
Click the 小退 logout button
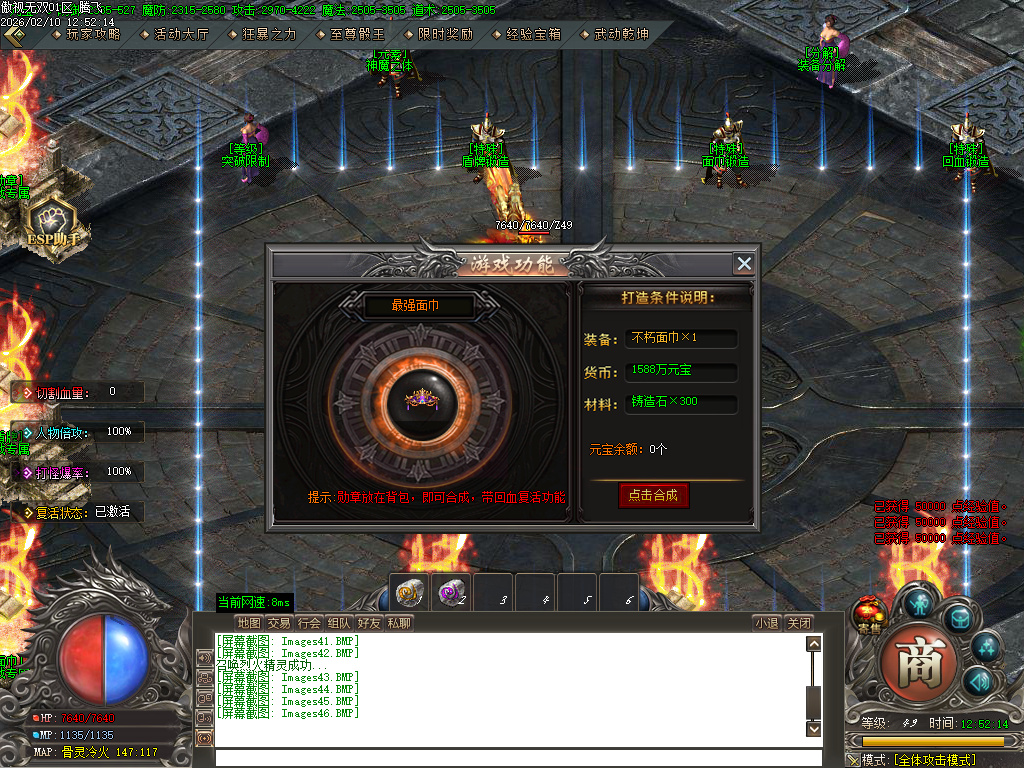pyautogui.click(x=766, y=623)
